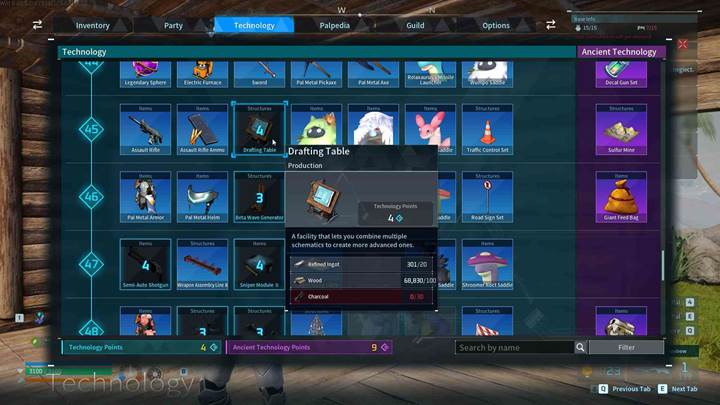Image resolution: width=720 pixels, height=405 pixels.
Task: Open the Filter options
Action: (626, 348)
